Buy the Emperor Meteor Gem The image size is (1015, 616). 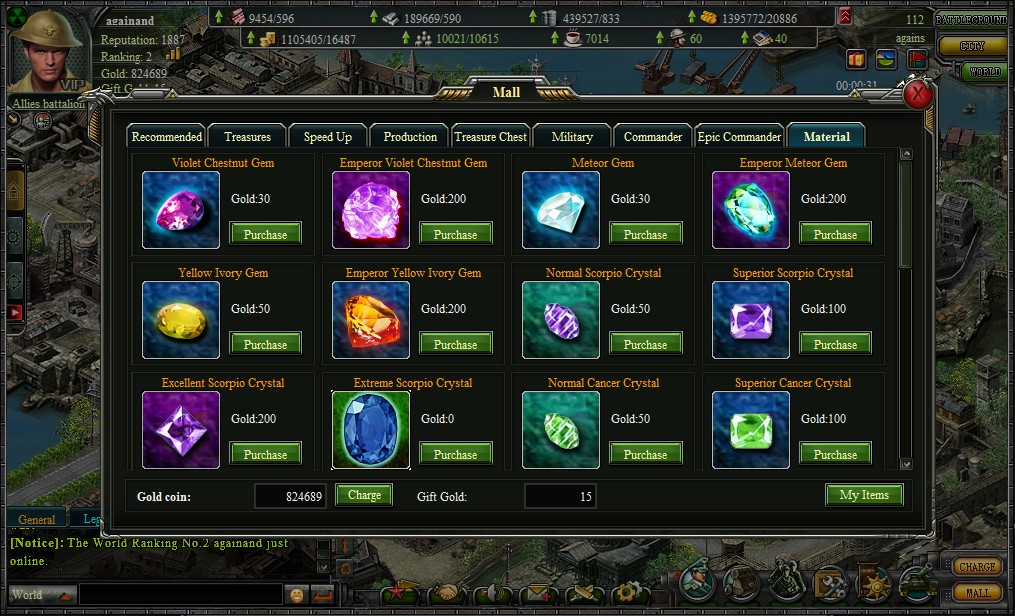835,234
